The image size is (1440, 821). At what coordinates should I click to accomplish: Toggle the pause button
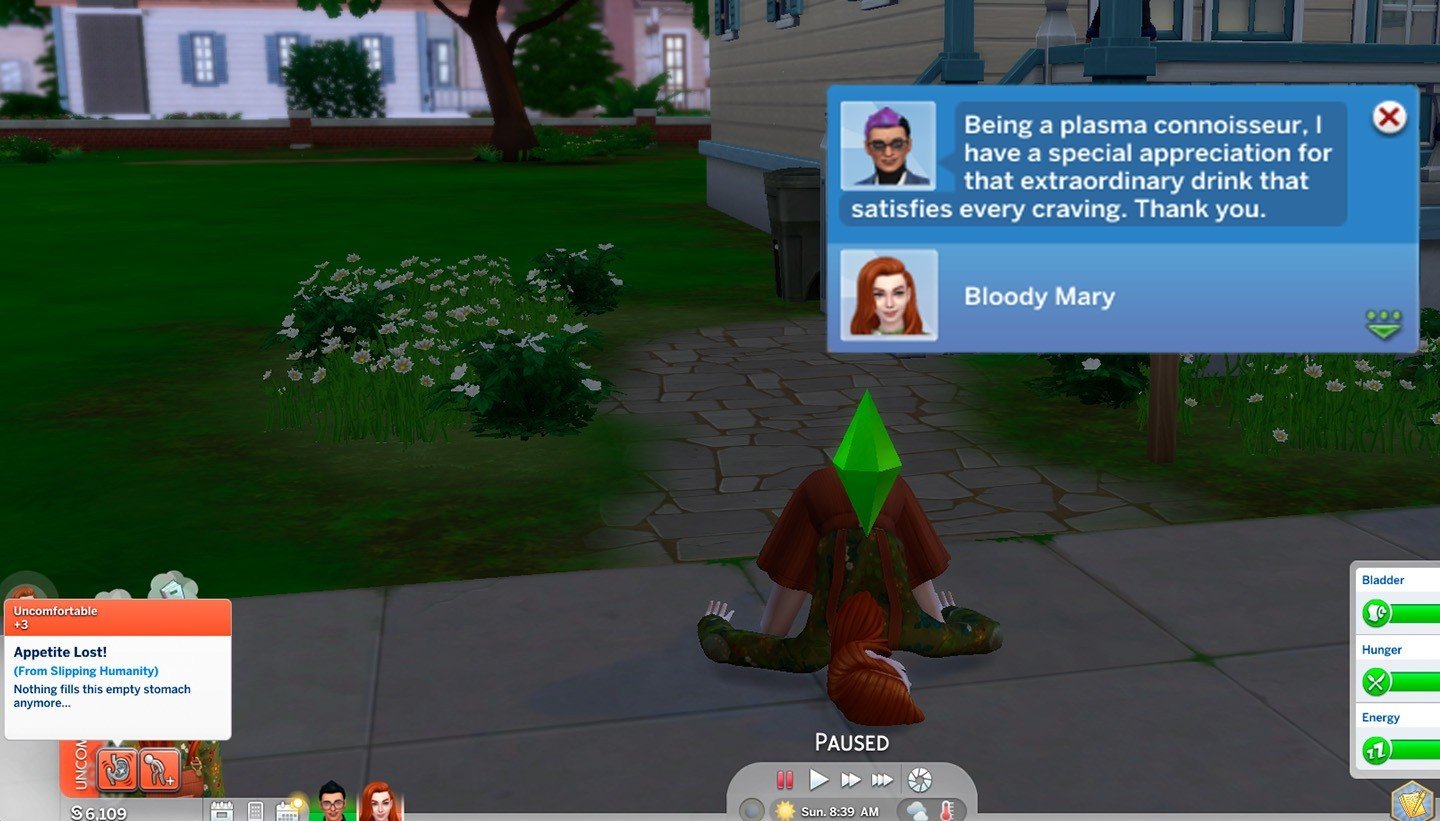[783, 778]
